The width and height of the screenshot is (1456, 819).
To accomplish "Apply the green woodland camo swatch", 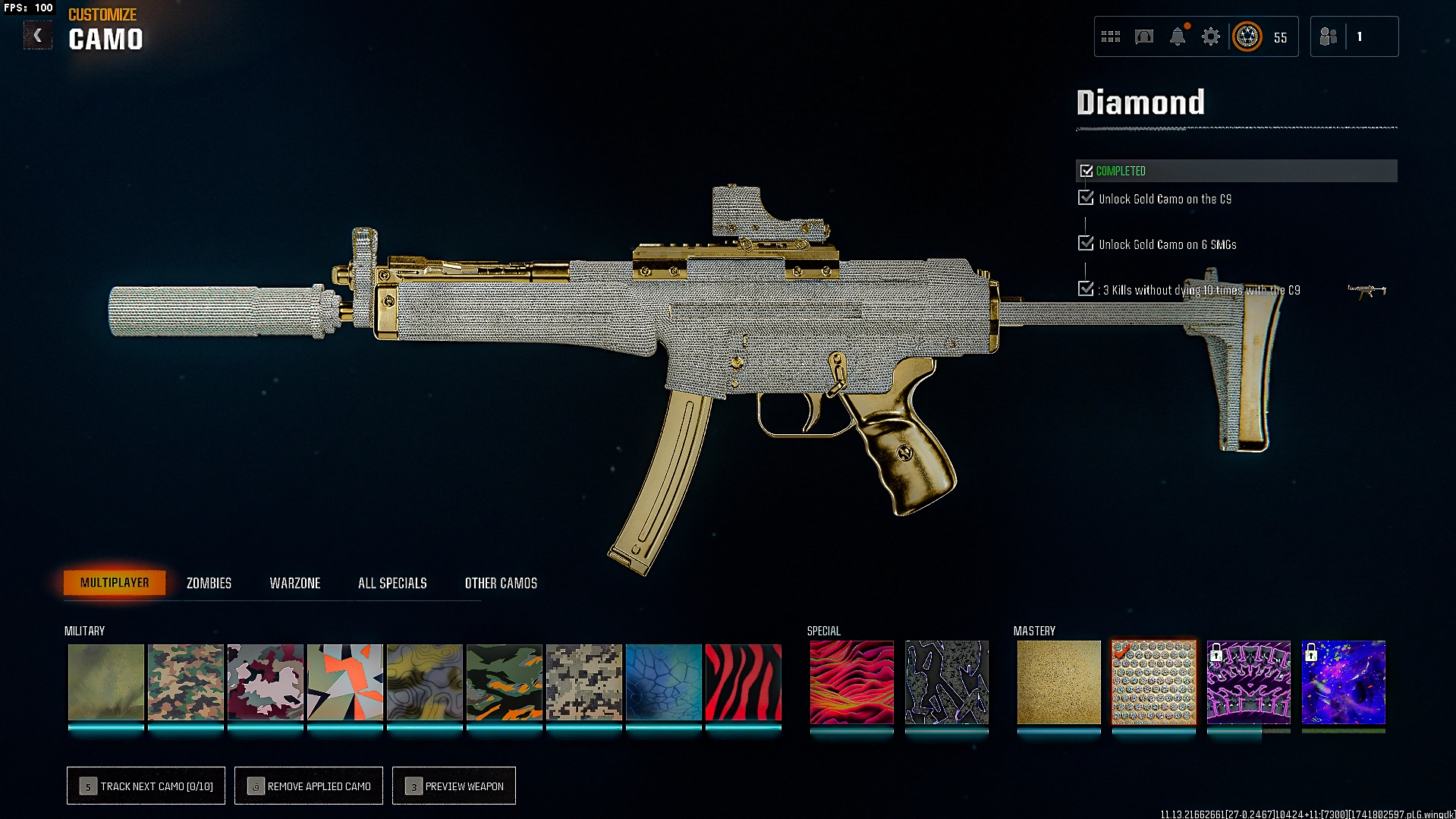I will [186, 682].
